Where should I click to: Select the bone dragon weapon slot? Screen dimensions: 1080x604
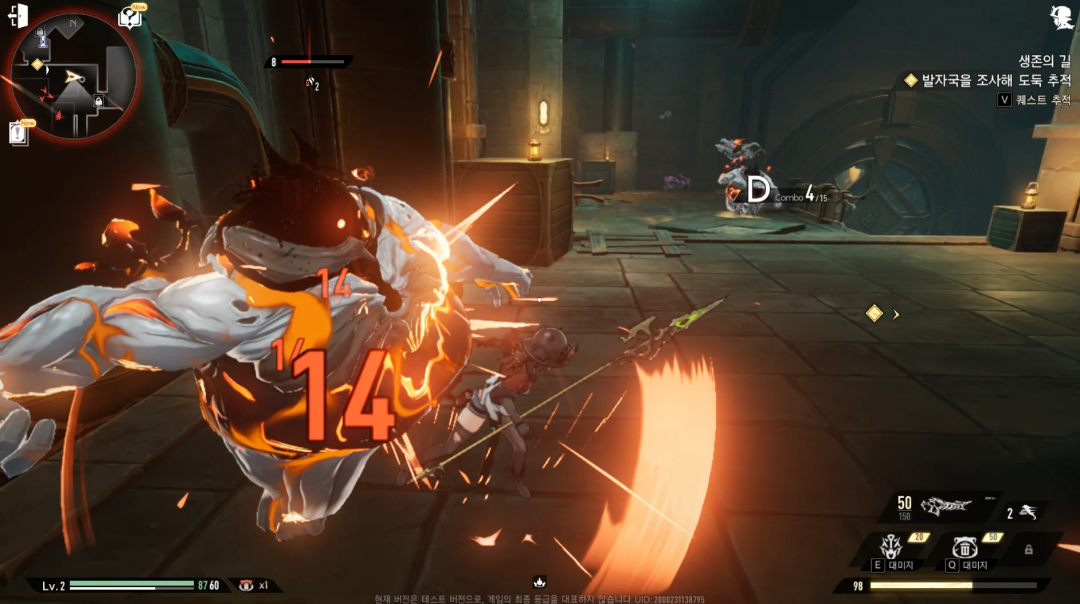coord(946,506)
